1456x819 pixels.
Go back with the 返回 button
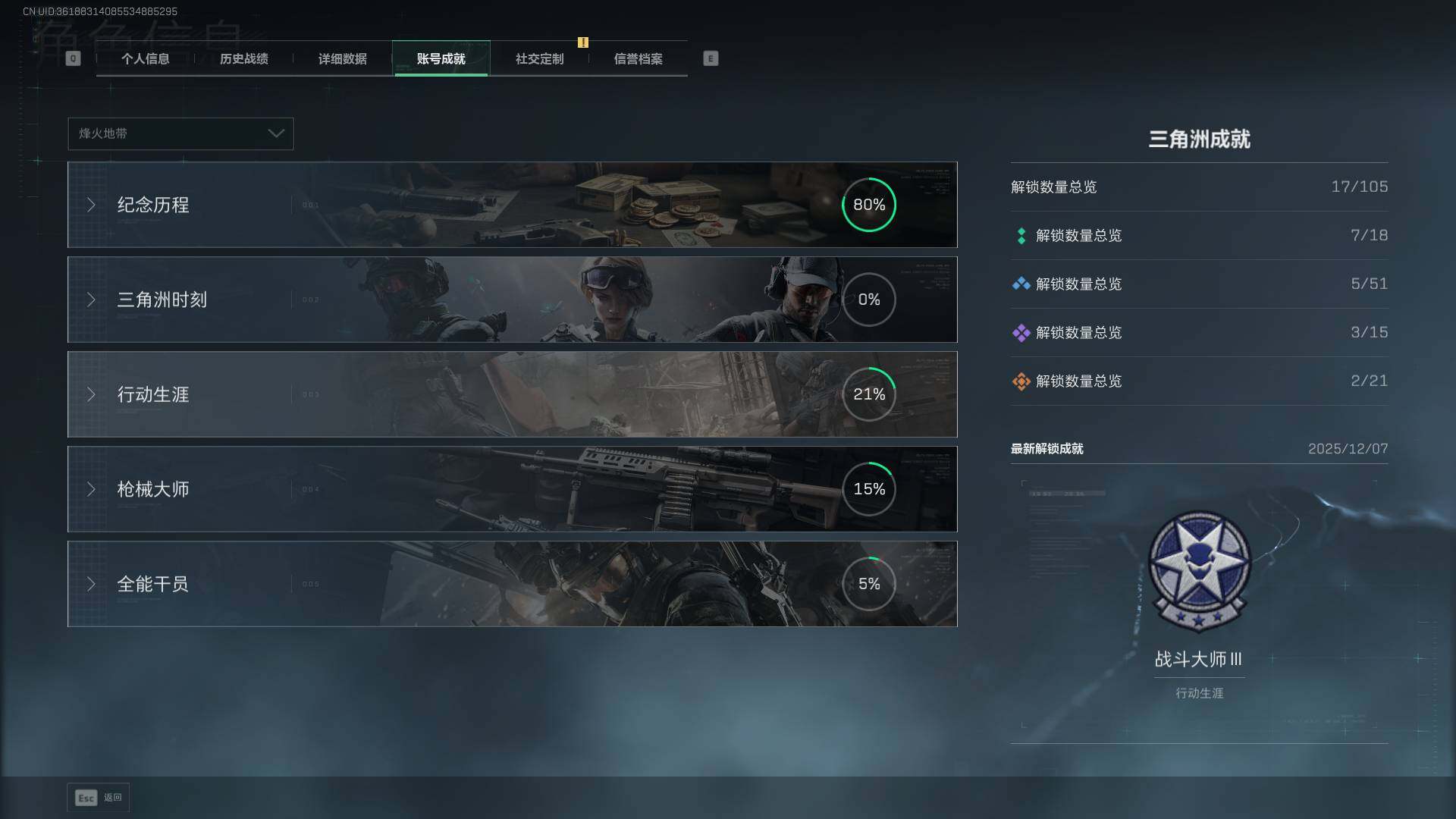pos(99,798)
